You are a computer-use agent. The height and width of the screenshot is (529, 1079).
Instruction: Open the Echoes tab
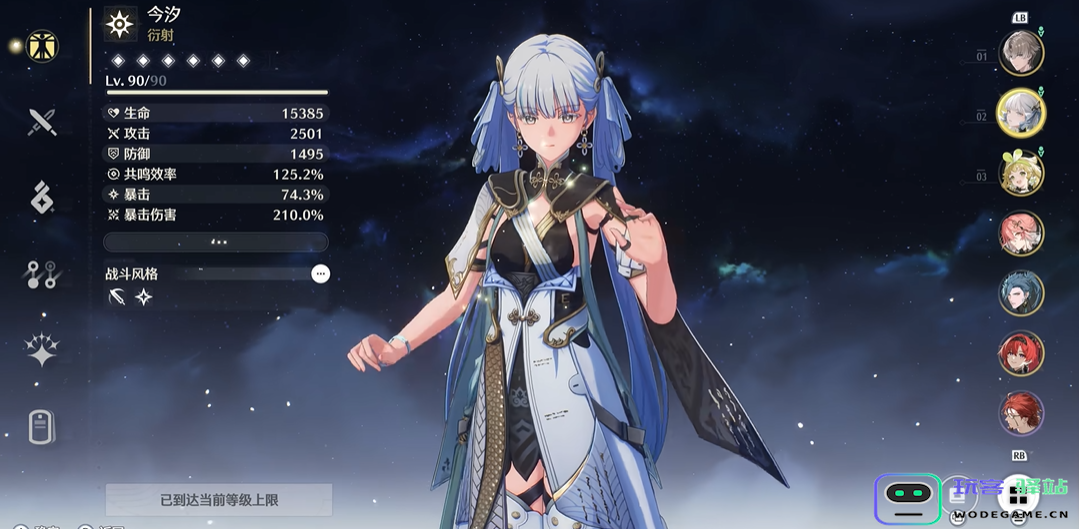point(42,198)
